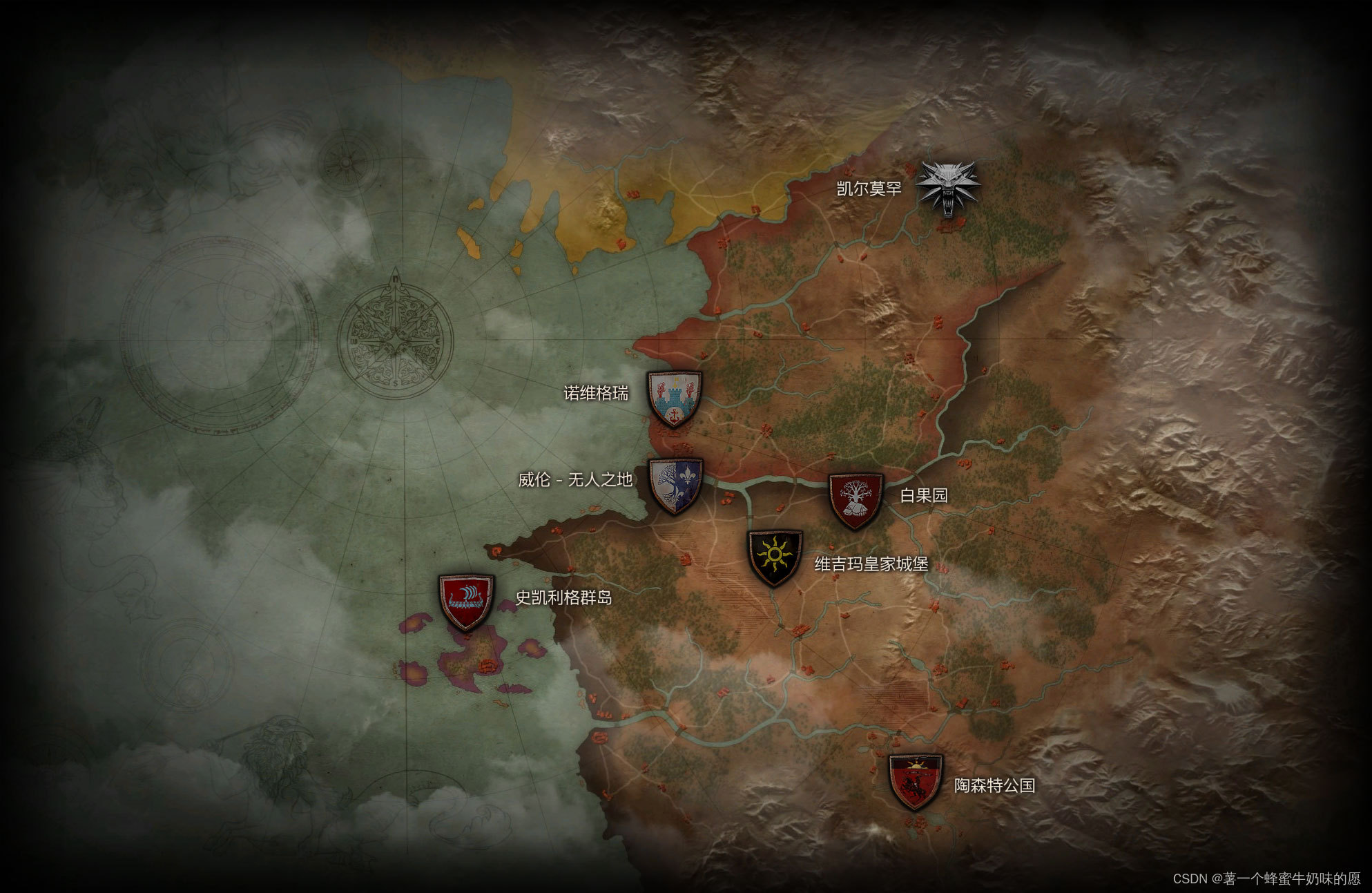Open the Toussaint duchy shield marker
The image size is (1372, 893).
tap(915, 781)
